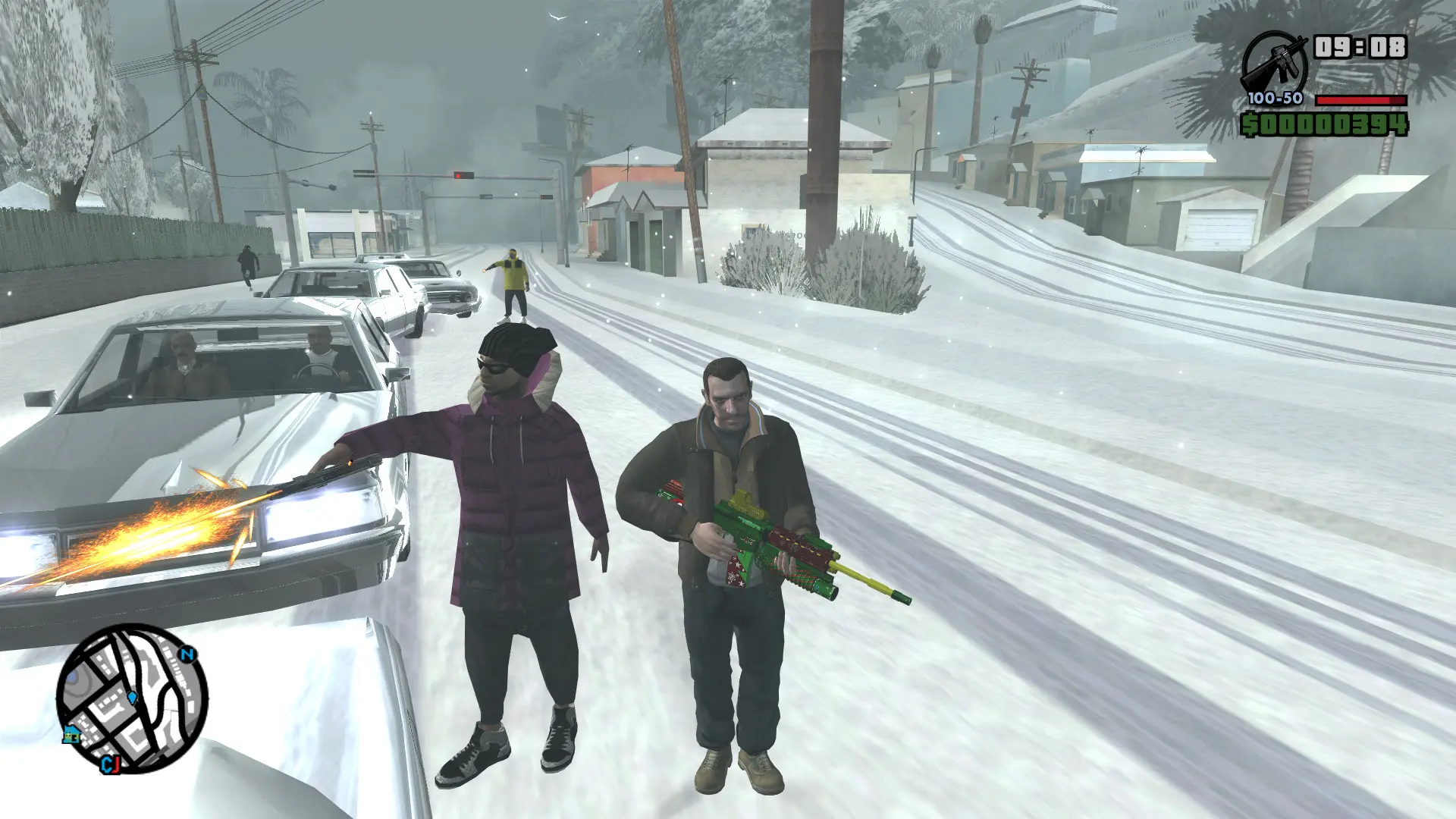Click the CJ player marker on the minimap
1456x819 pixels.
click(111, 765)
